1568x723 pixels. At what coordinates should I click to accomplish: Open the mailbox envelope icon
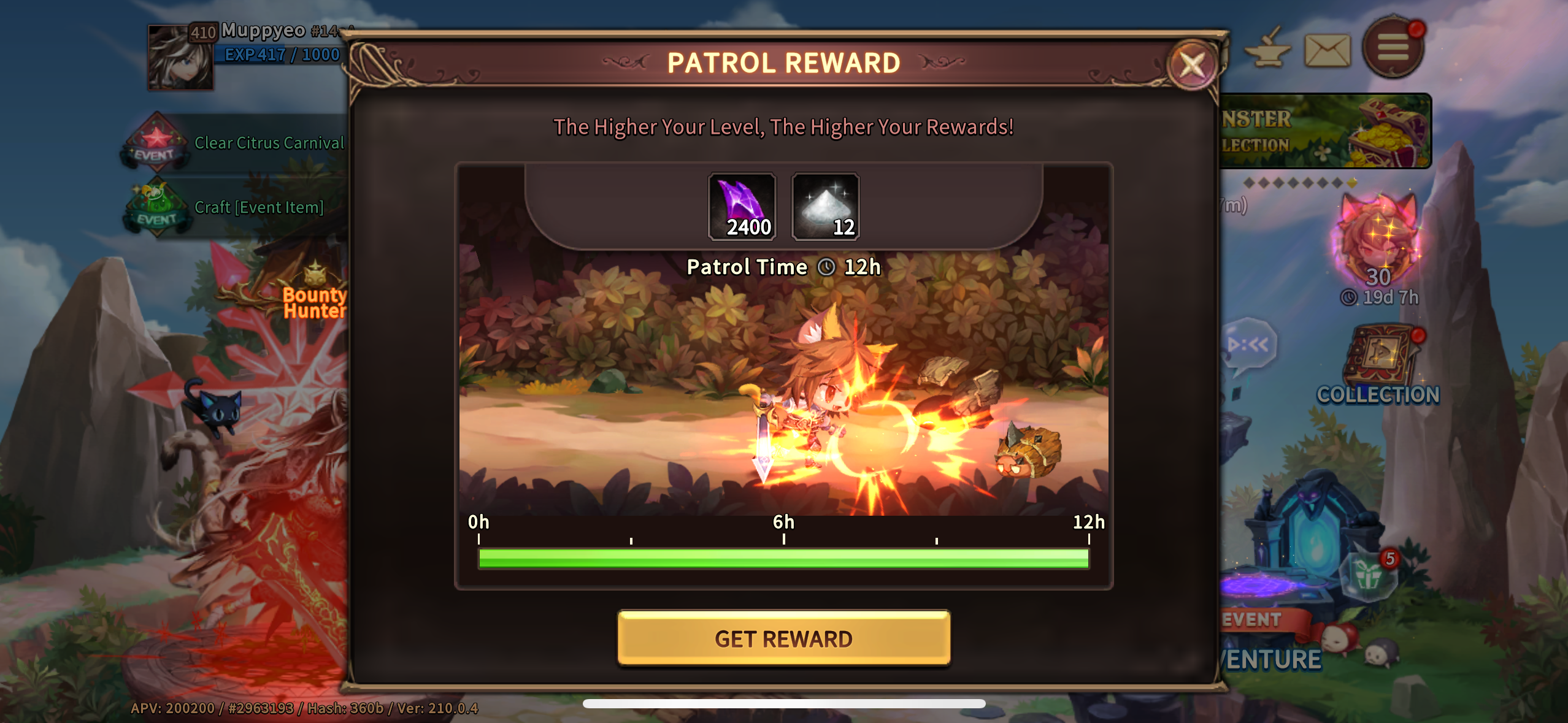(x=1327, y=50)
